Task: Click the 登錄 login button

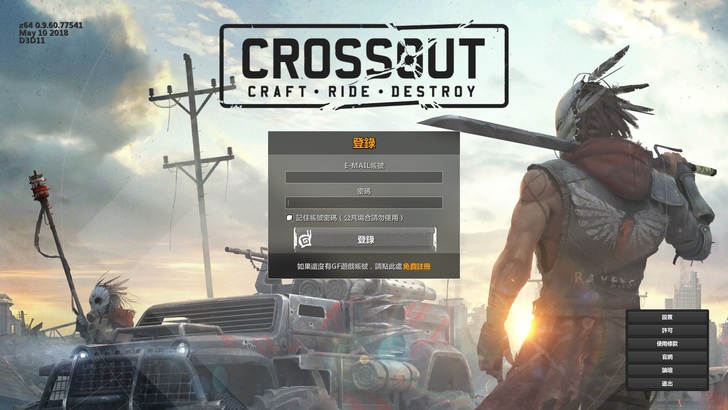Action: click(365, 239)
